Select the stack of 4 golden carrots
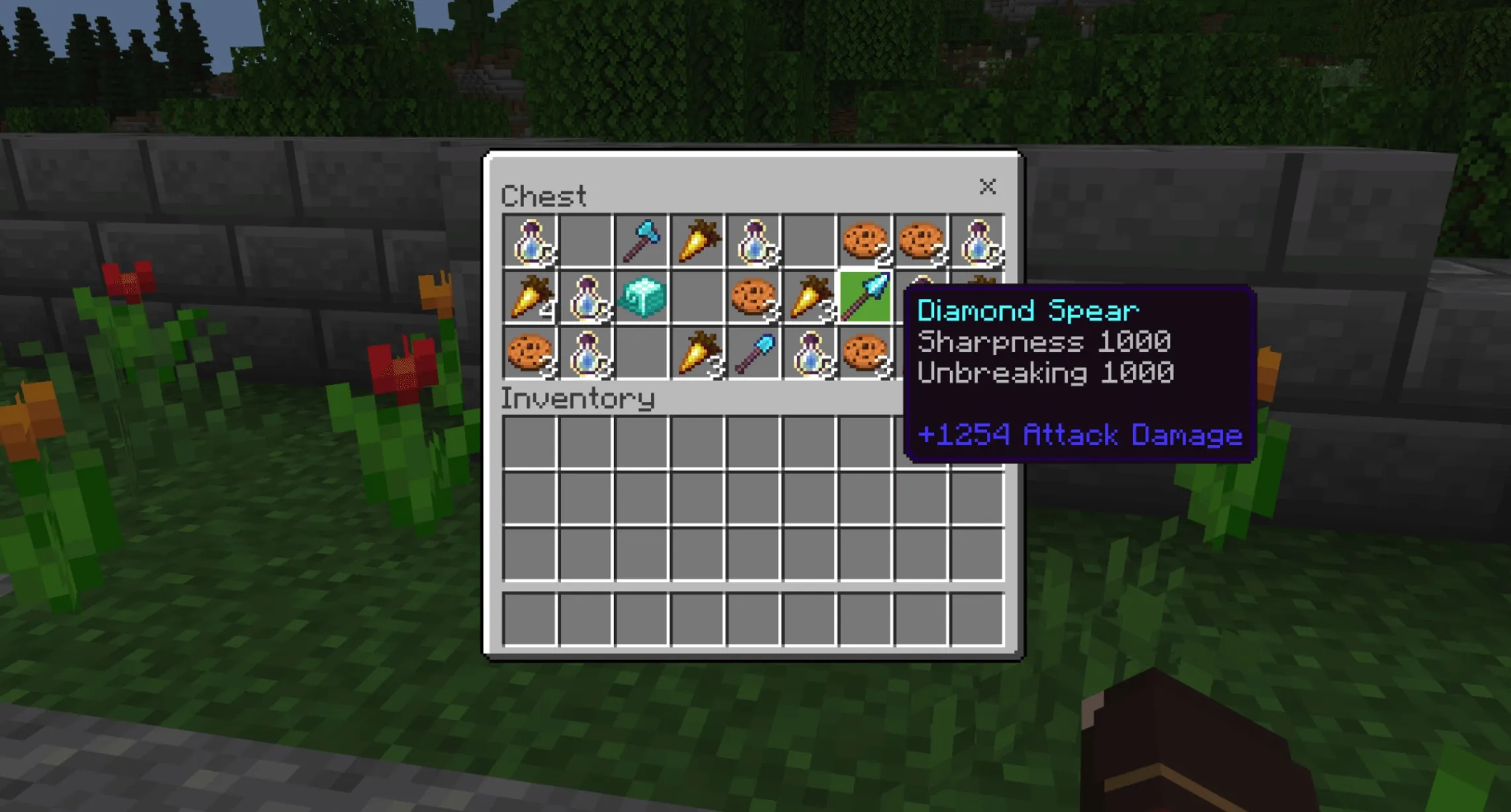This screenshot has width=1511, height=812. tap(530, 297)
